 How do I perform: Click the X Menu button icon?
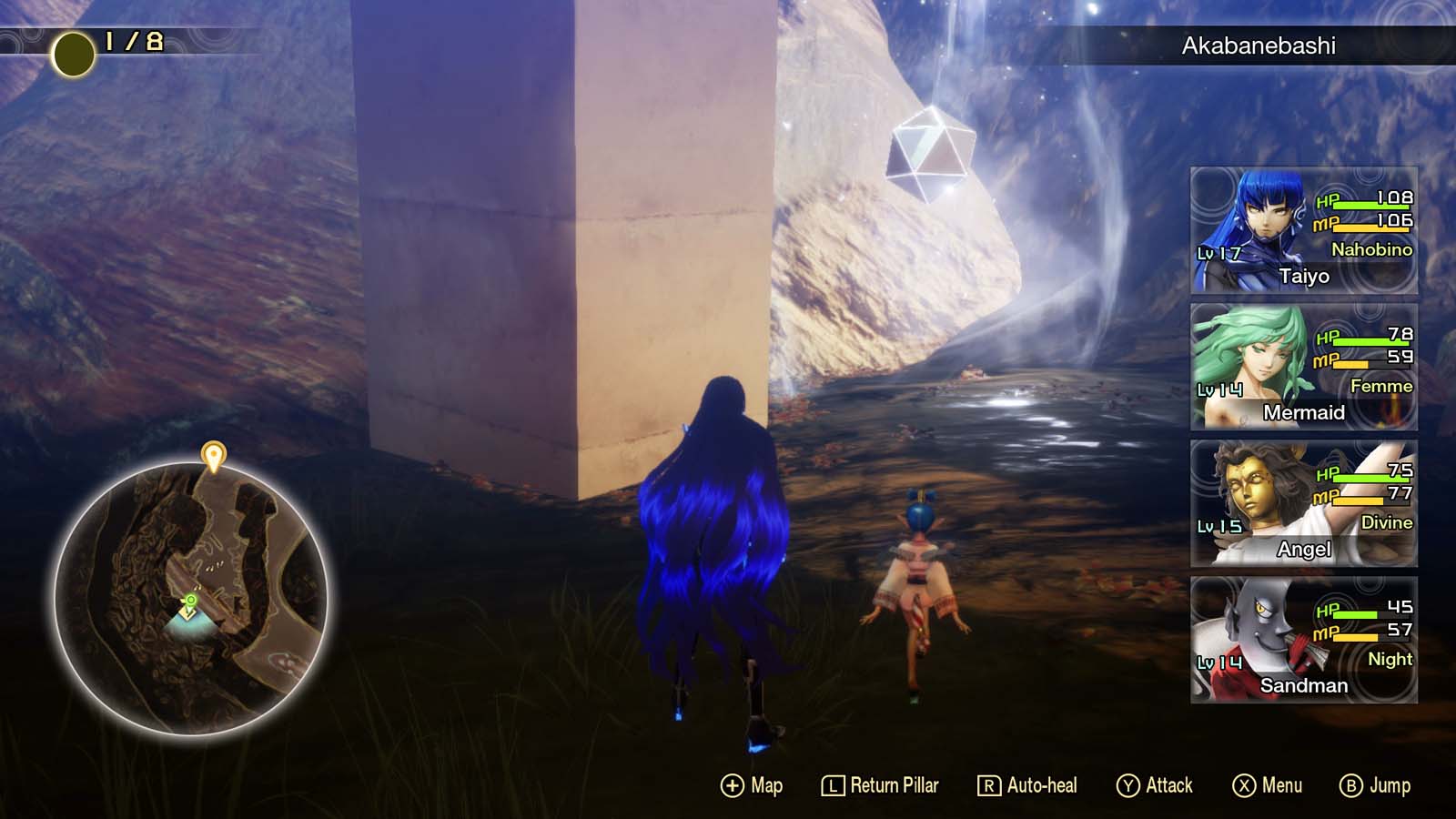pyautogui.click(x=1243, y=784)
